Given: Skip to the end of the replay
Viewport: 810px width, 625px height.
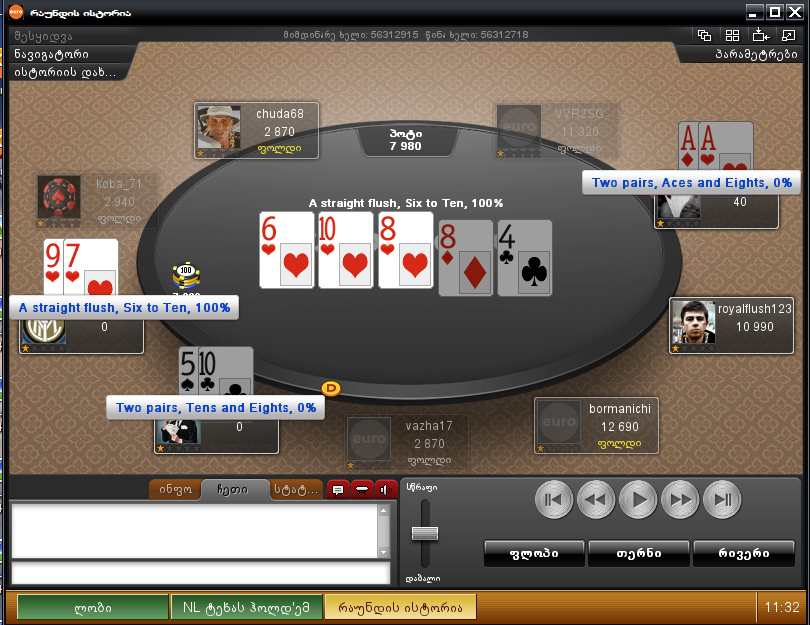Looking at the screenshot, I should coord(721,499).
